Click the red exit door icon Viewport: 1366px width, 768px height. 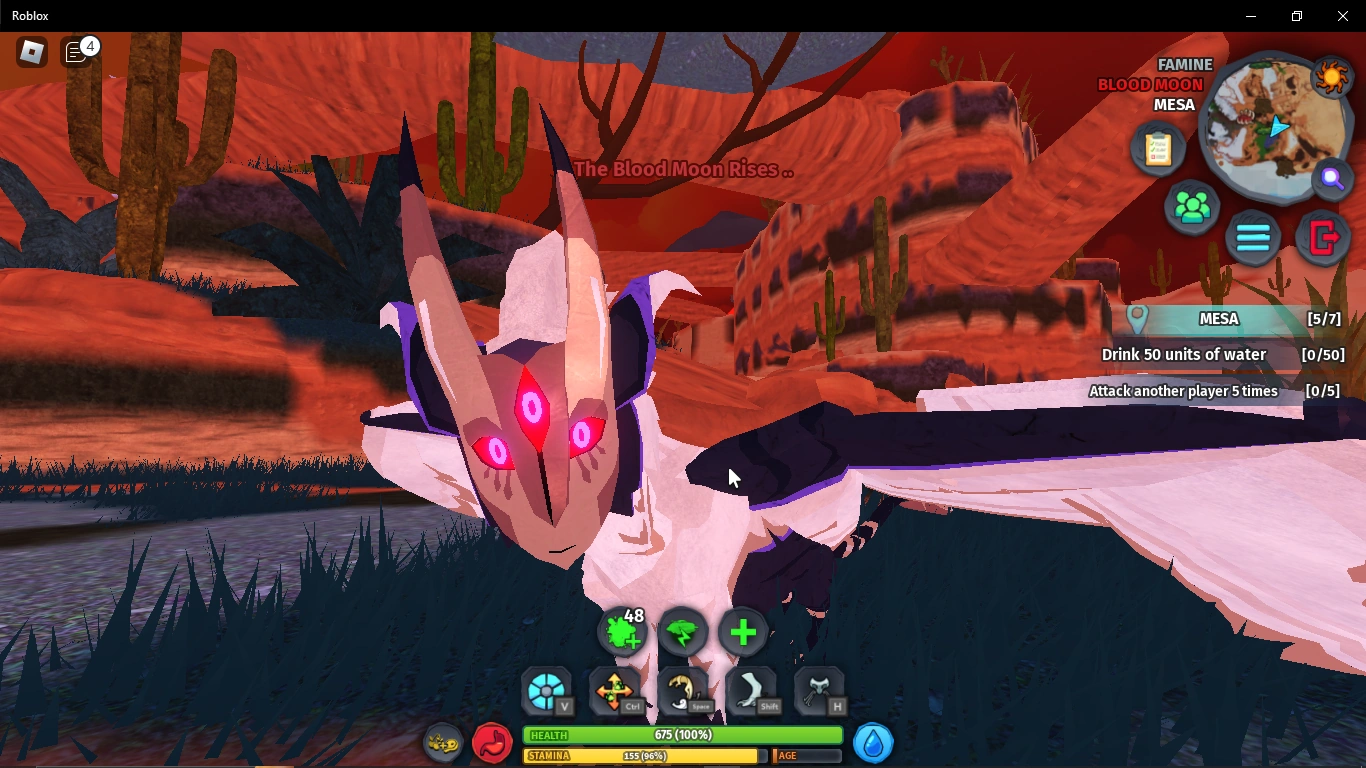1322,238
